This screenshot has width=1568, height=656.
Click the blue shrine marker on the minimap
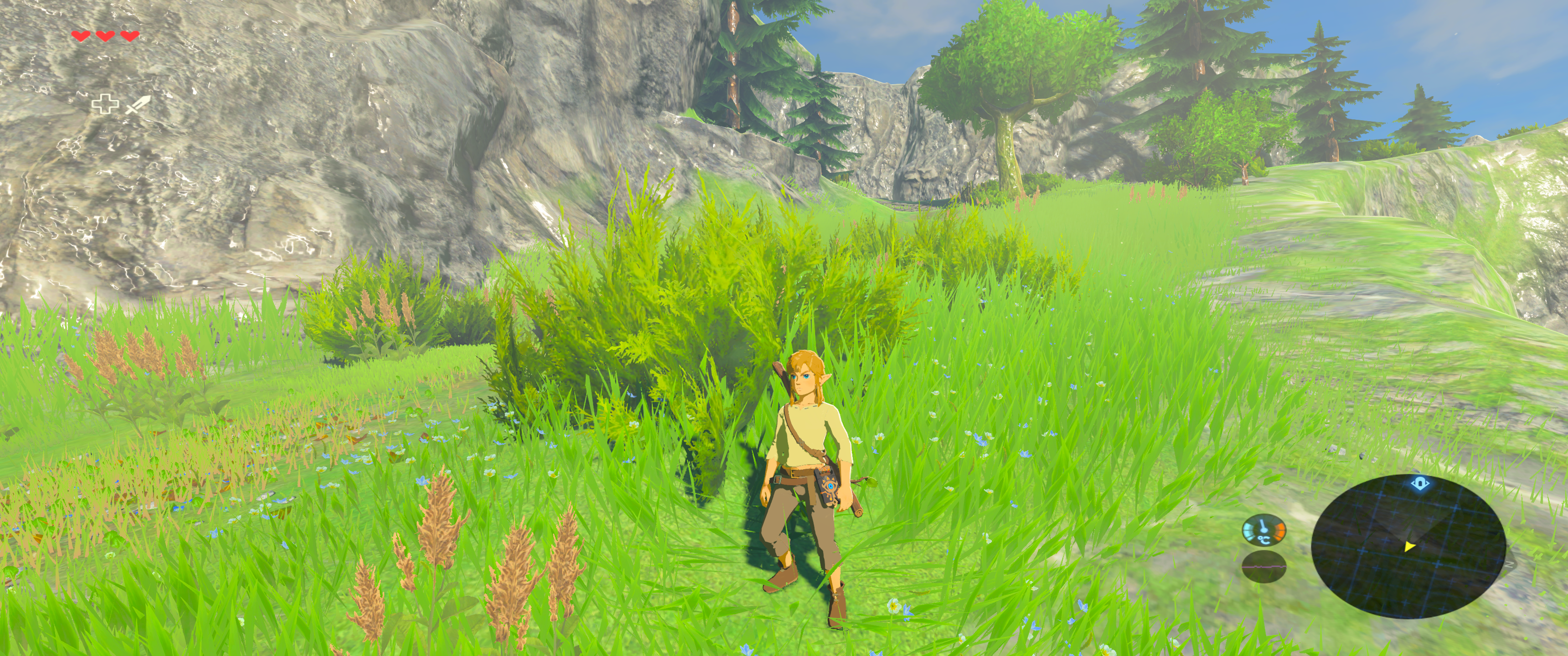tap(1419, 484)
